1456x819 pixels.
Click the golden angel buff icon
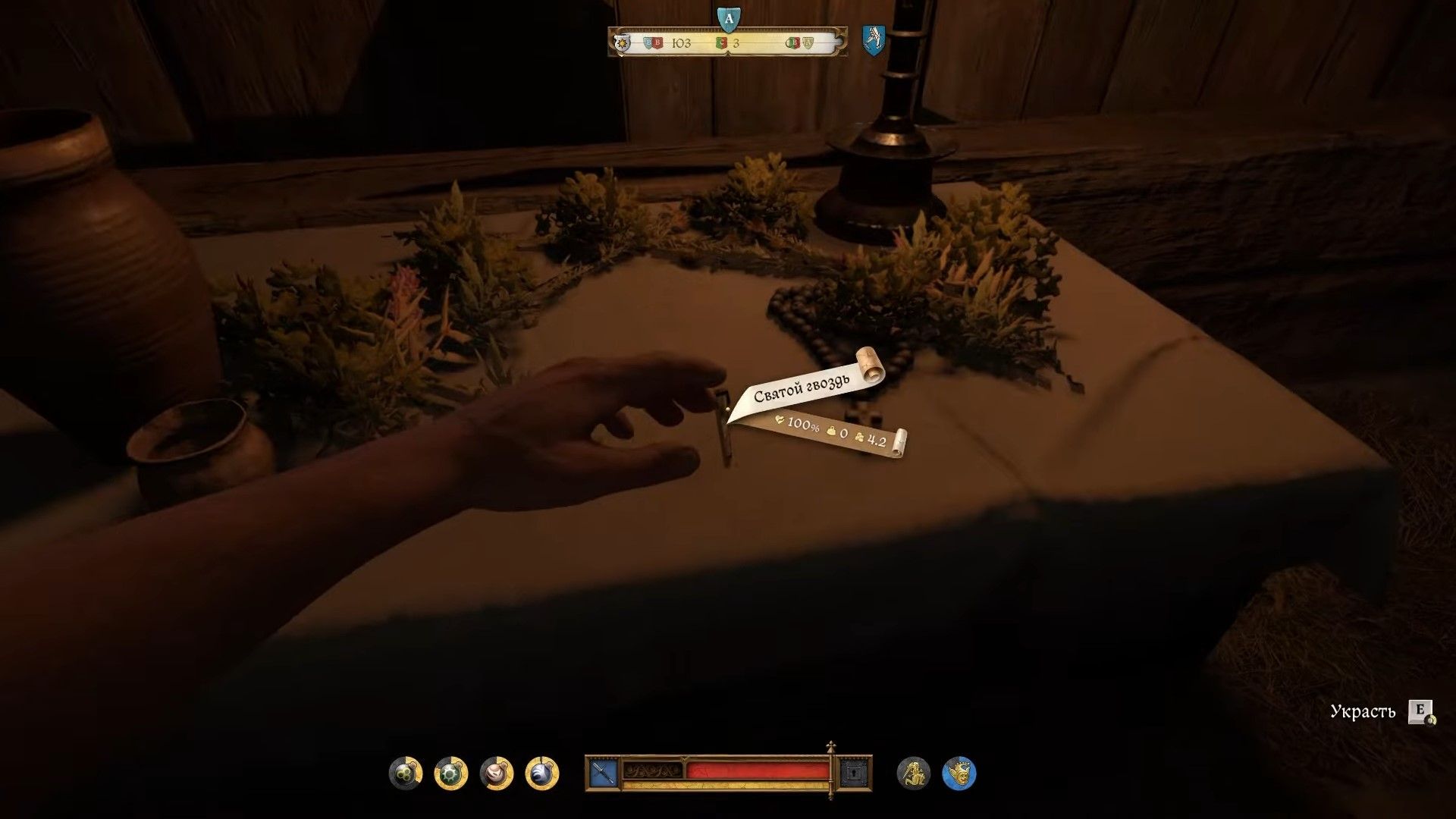912,774
